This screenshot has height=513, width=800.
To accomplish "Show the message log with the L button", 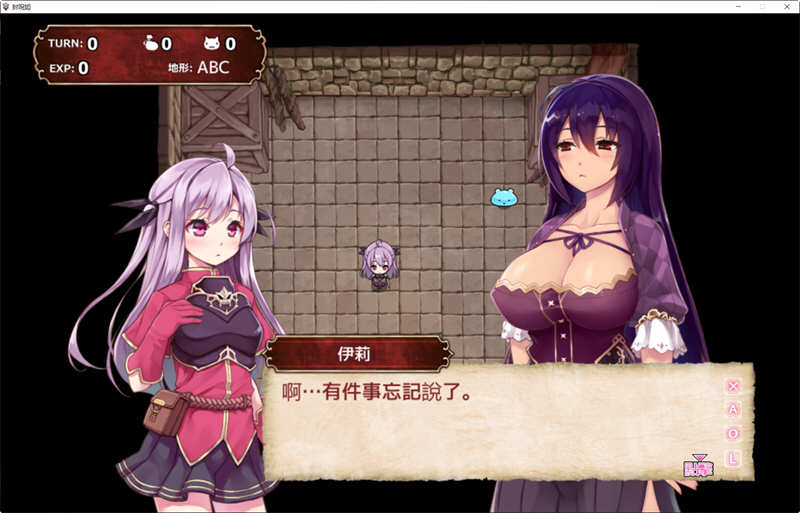I will pos(733,458).
